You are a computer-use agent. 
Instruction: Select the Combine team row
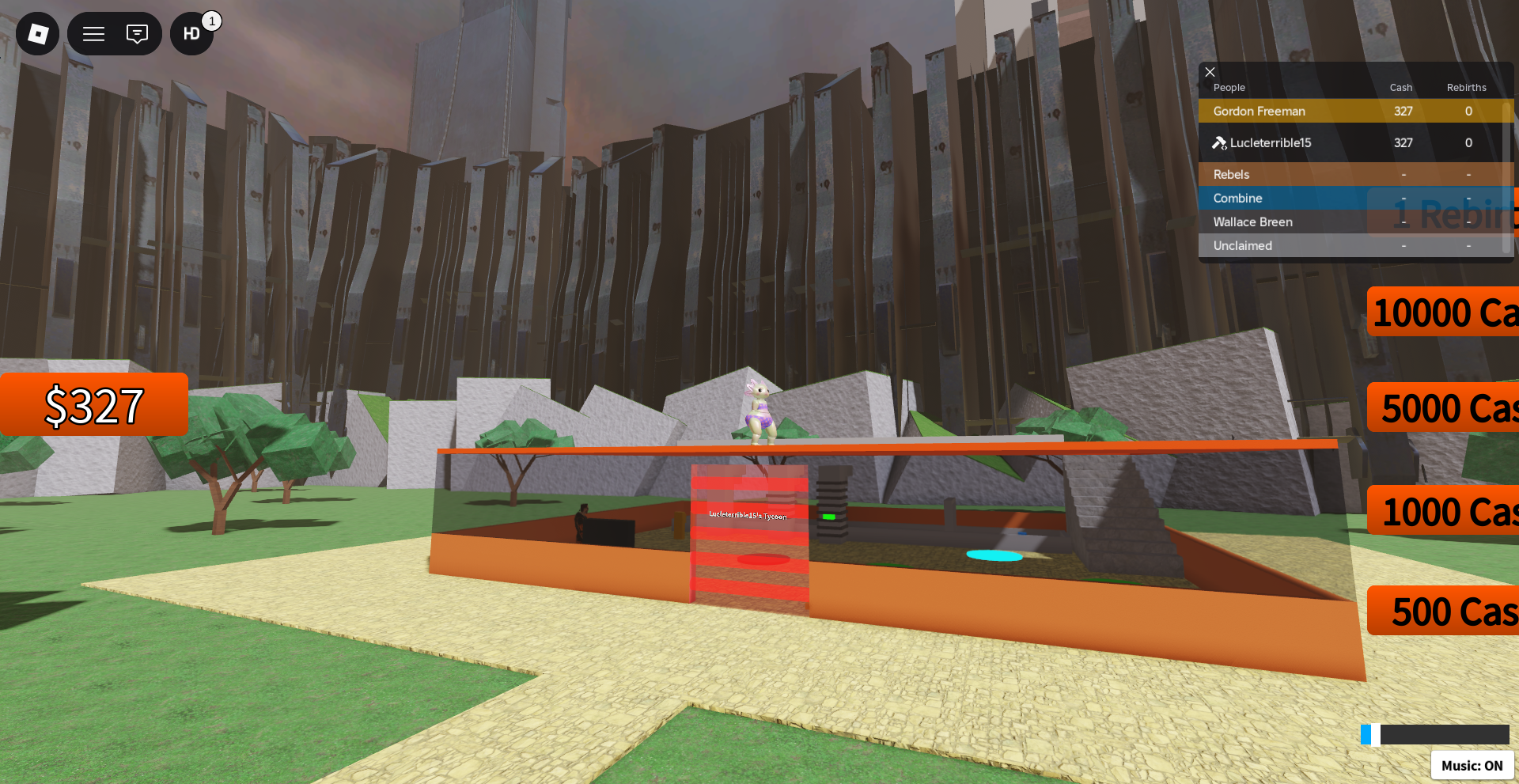point(1282,198)
